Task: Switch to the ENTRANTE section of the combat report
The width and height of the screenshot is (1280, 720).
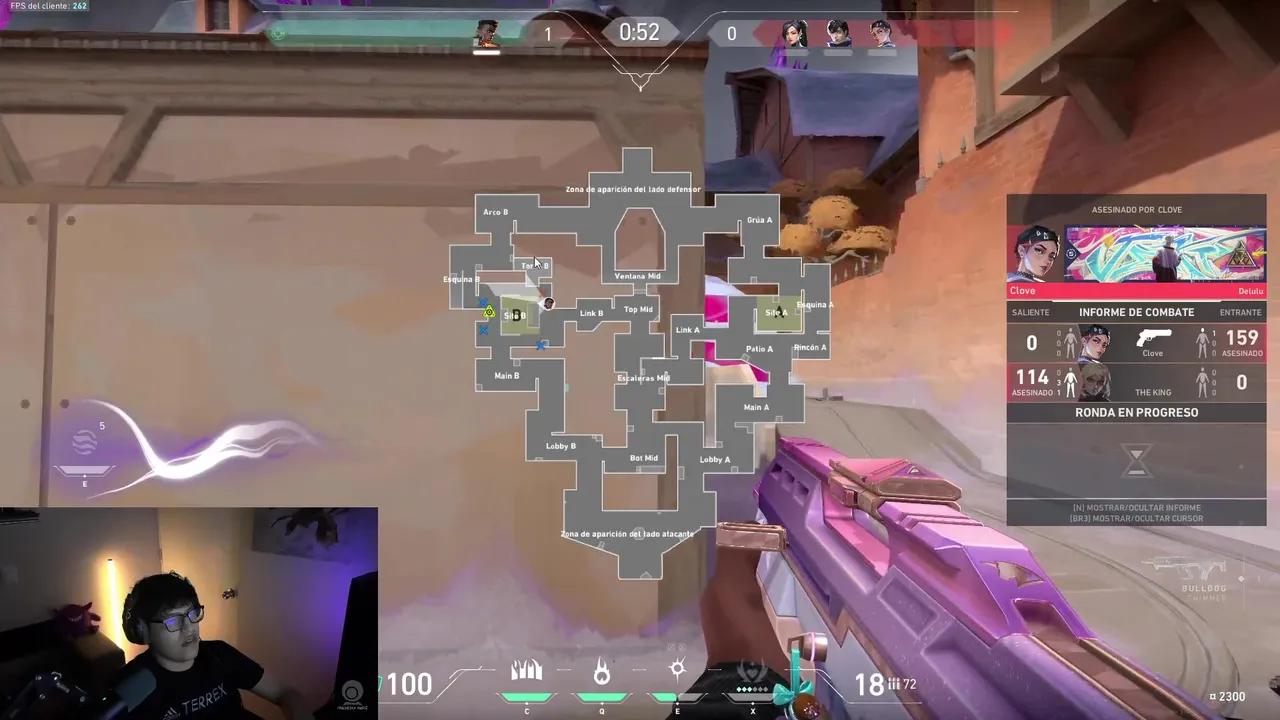Action: click(1240, 312)
